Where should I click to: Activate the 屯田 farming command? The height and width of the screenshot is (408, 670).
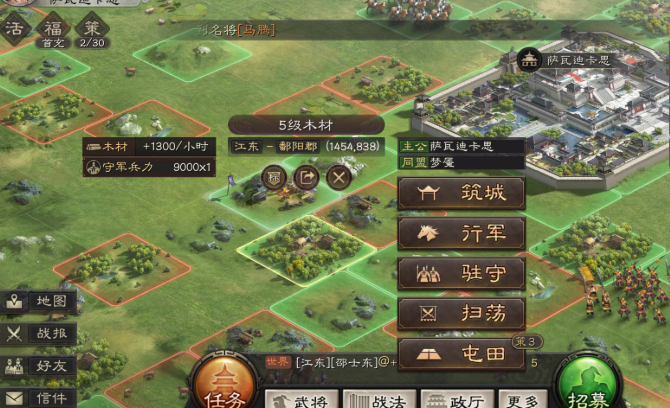[x=461, y=353]
